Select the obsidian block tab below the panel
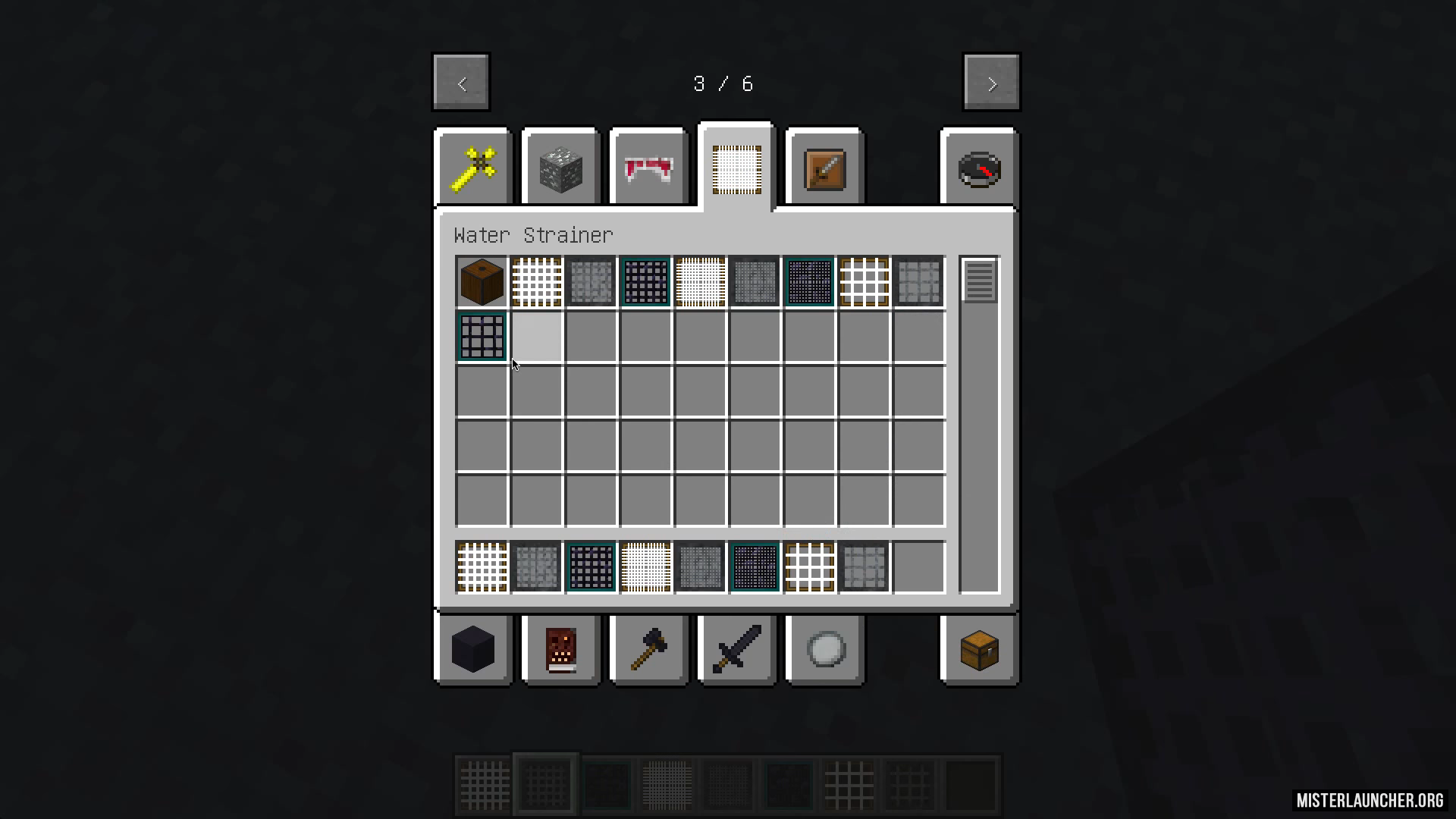The width and height of the screenshot is (1456, 819). pos(472,650)
